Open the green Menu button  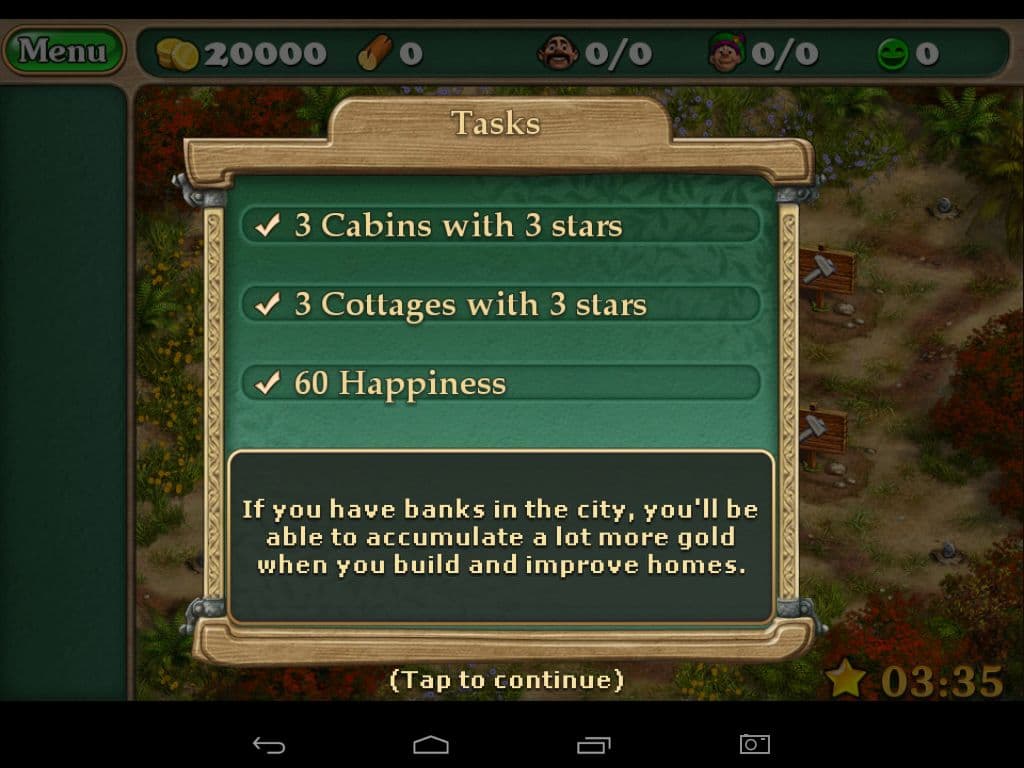(62, 50)
